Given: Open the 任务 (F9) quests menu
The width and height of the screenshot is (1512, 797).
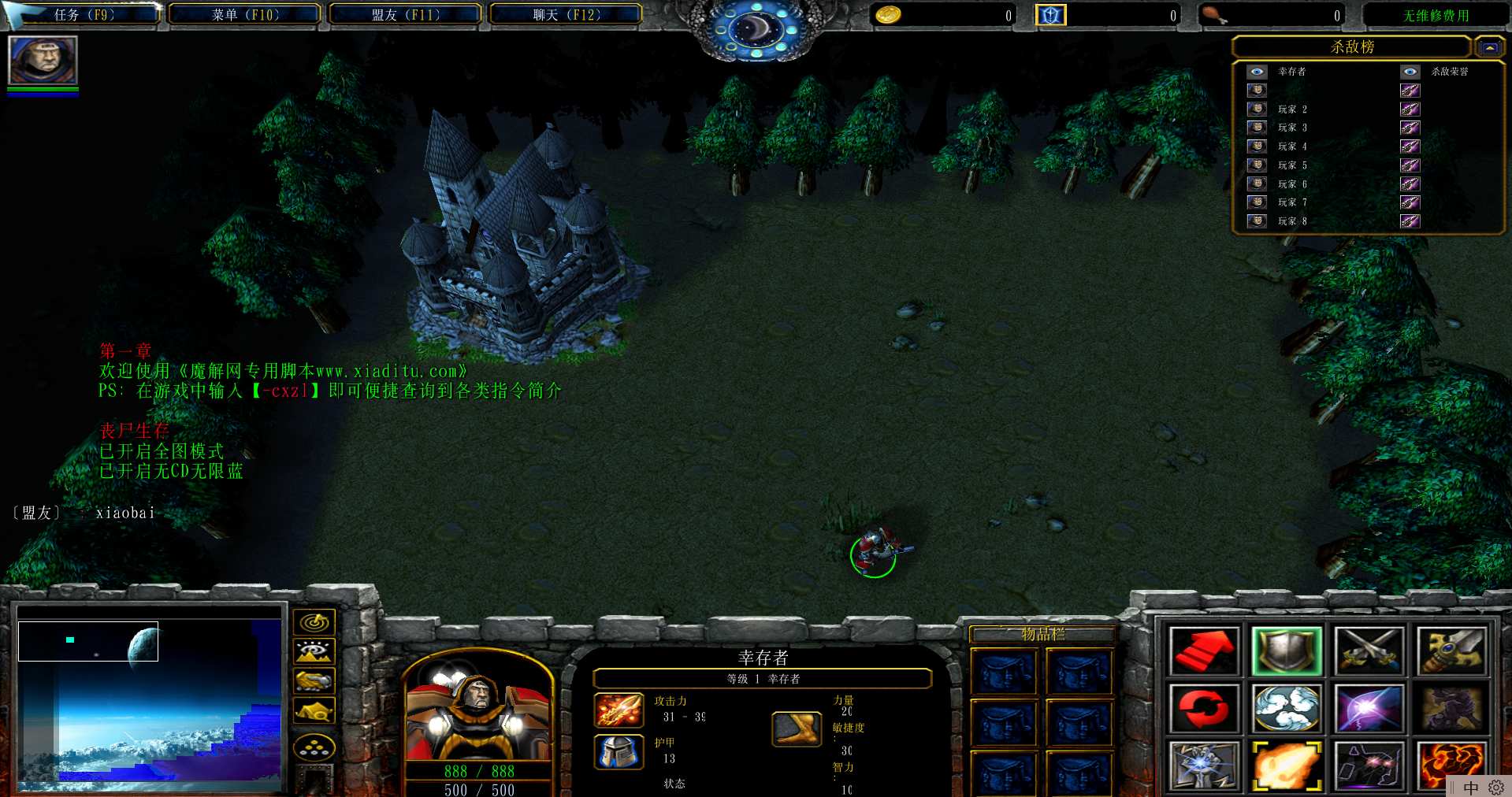Looking at the screenshot, I should 84,15.
